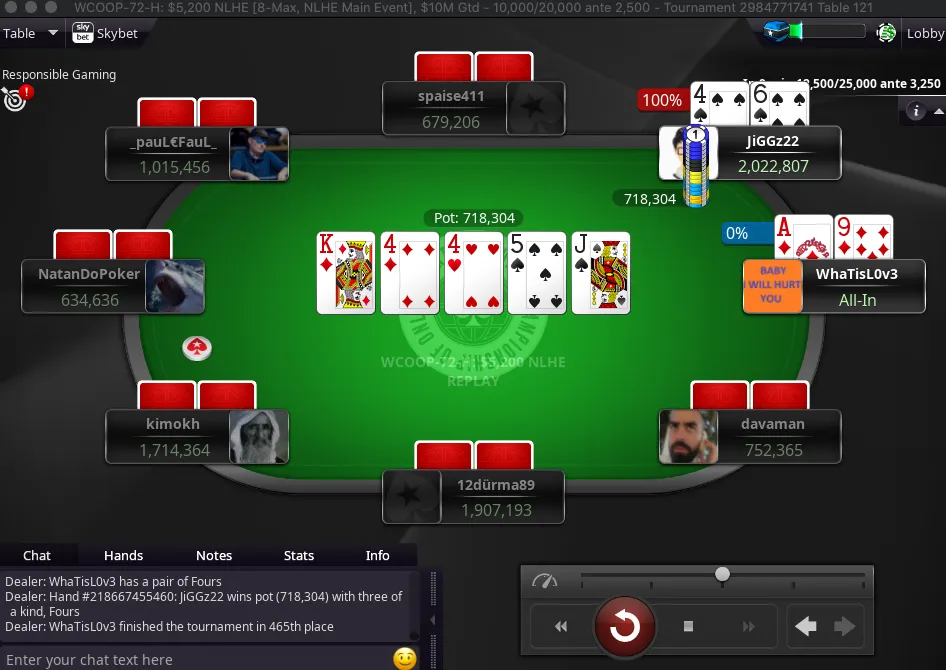Rewind the replay

[561, 627]
